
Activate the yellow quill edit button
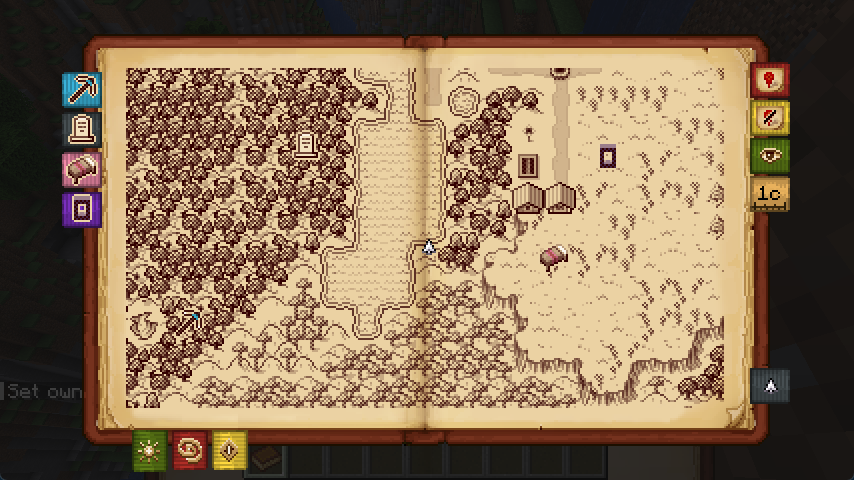pyautogui.click(x=769, y=118)
